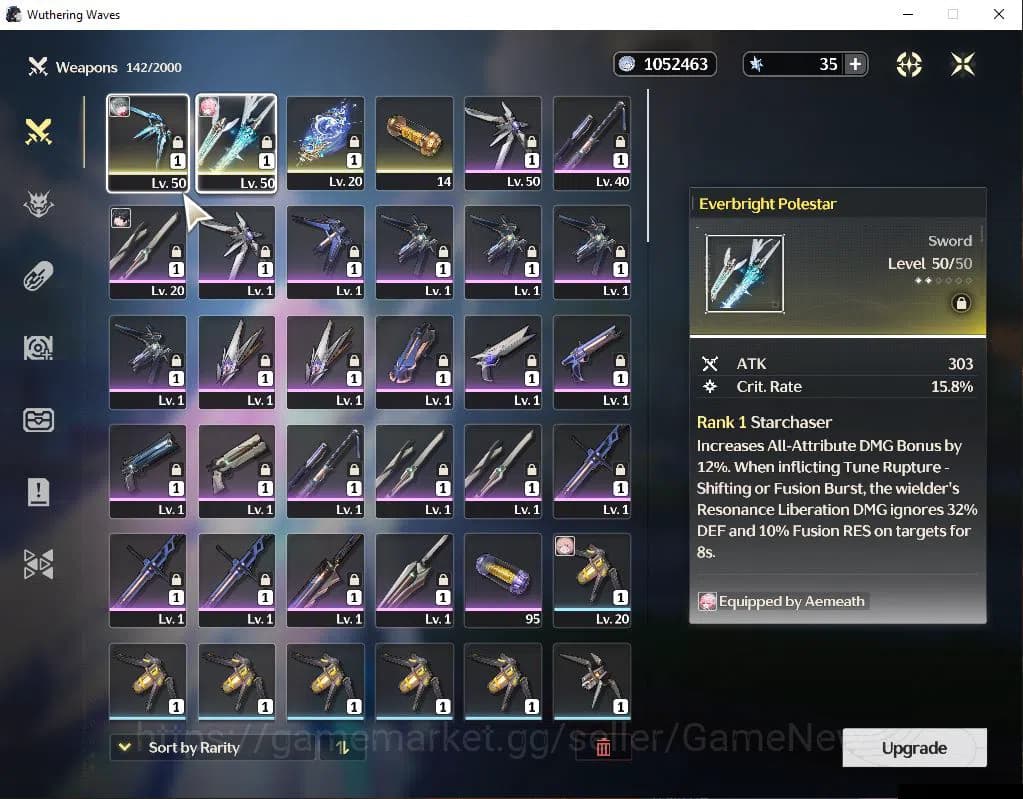Click the Everbright Polestar preview image

click(x=745, y=274)
